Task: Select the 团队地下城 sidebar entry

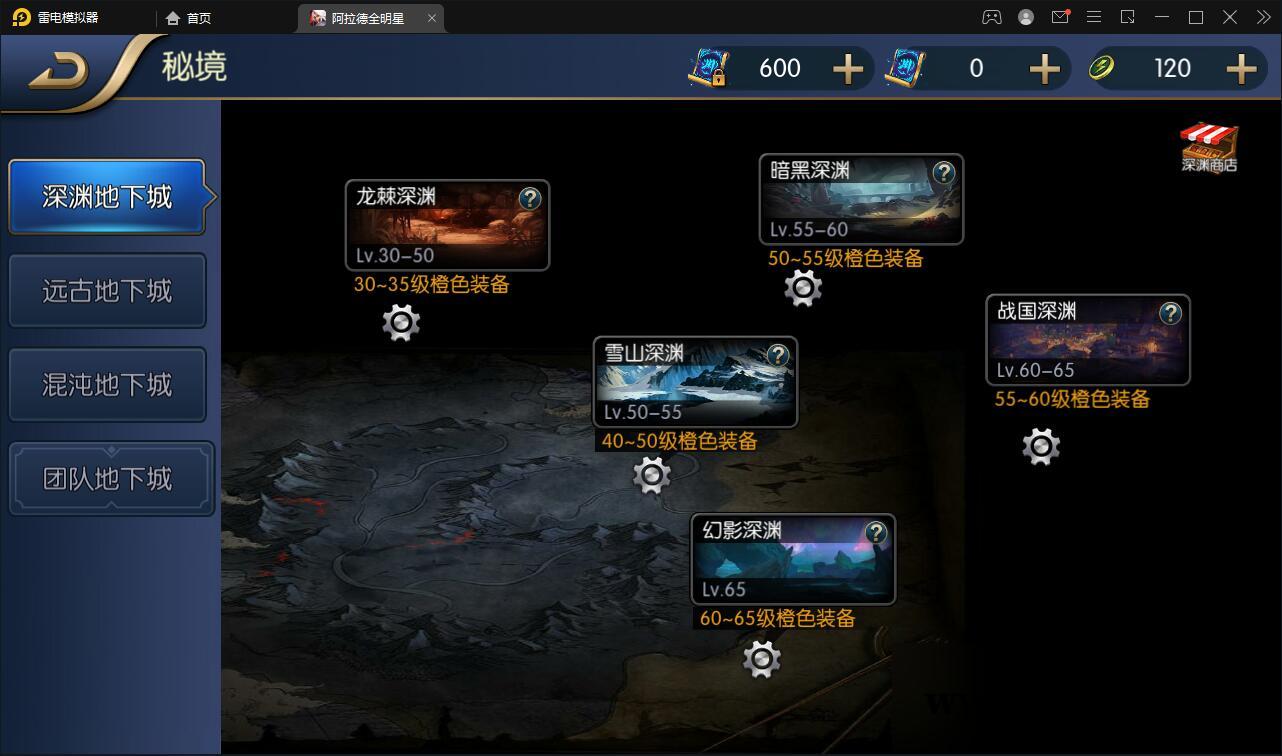Action: (x=110, y=478)
